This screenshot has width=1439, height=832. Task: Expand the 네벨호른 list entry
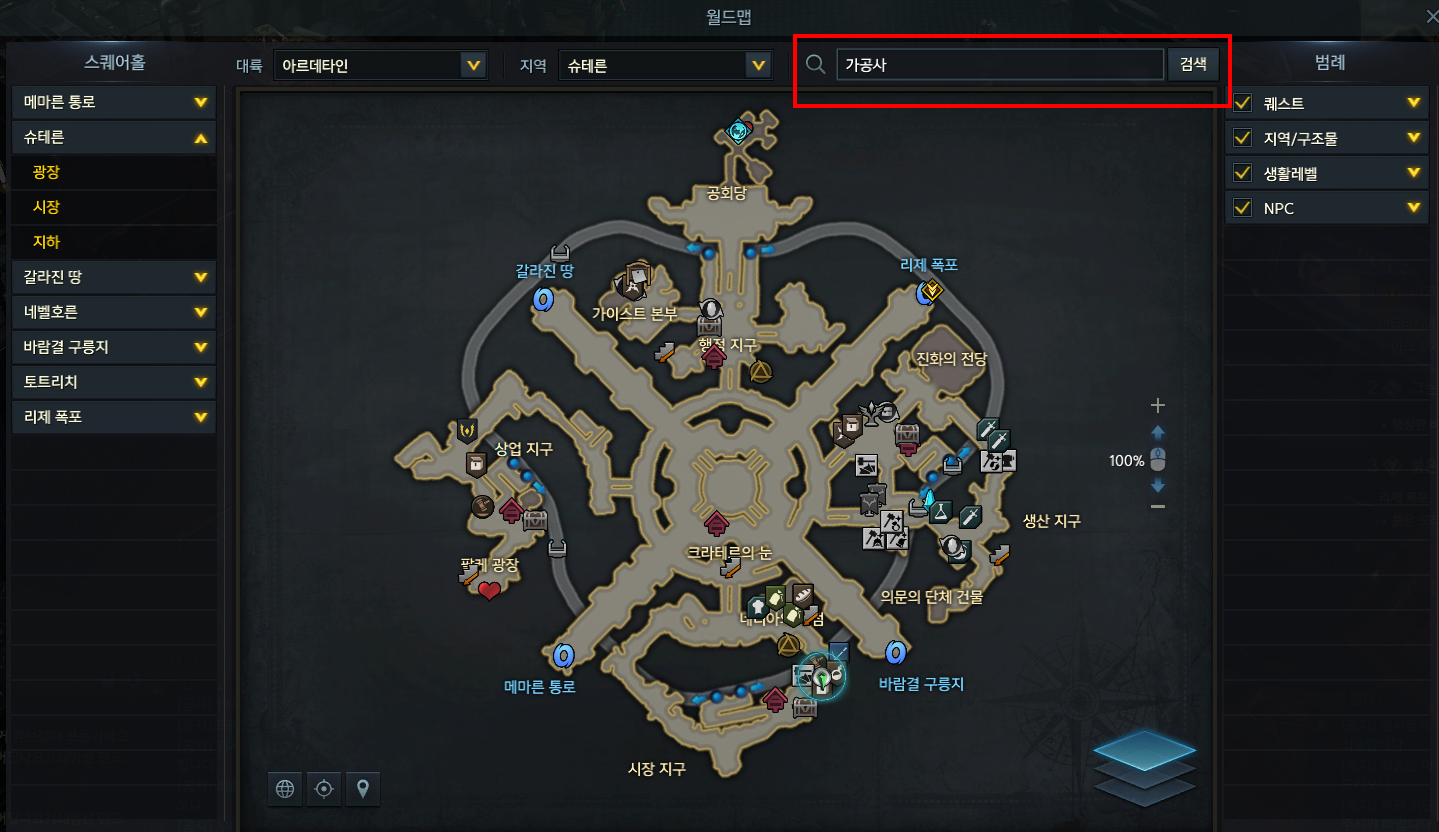[x=114, y=312]
